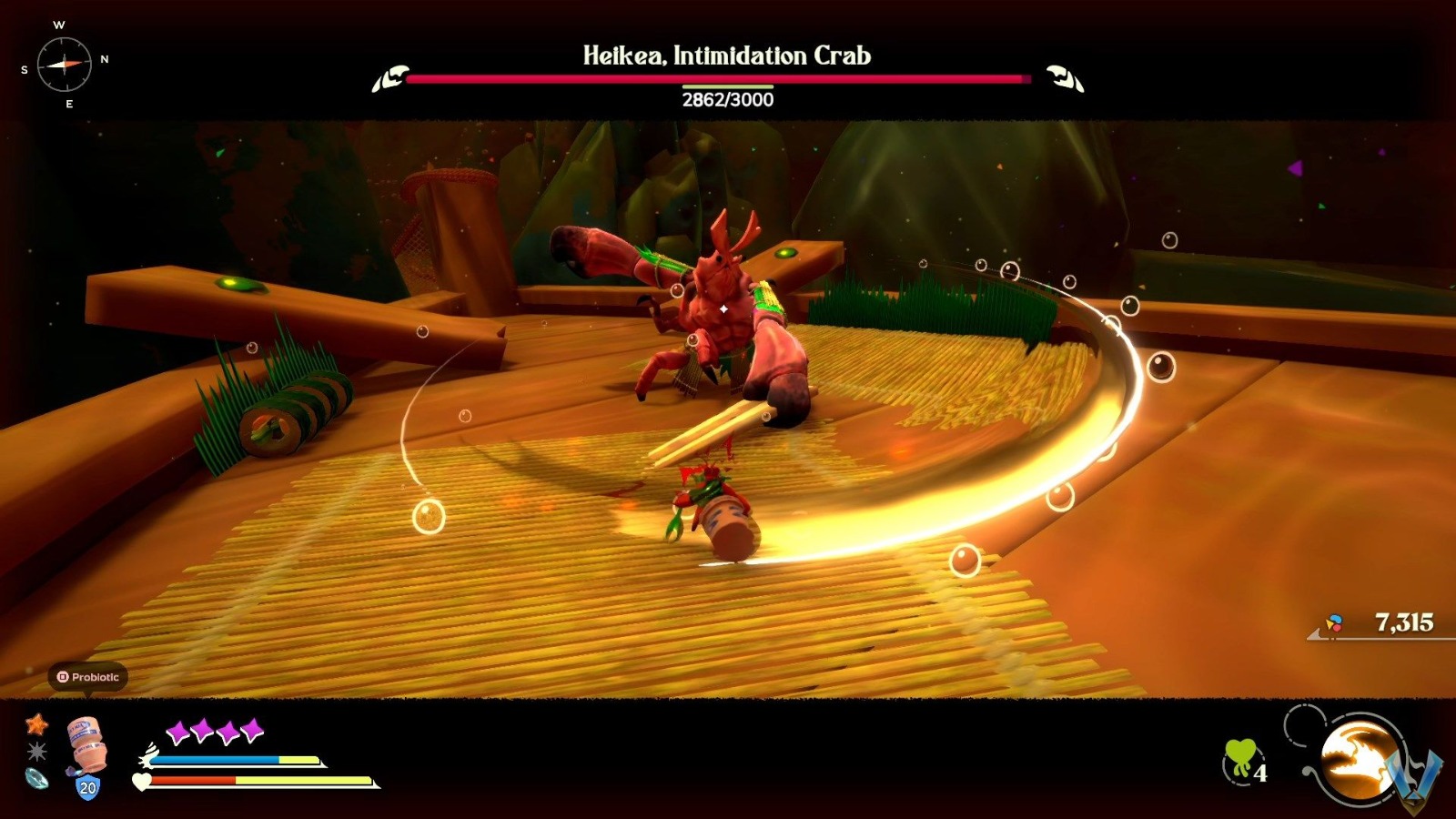Screen dimensions: 1456x819
Task: Click the crab claw icon right of boss bar
Action: (1062, 80)
